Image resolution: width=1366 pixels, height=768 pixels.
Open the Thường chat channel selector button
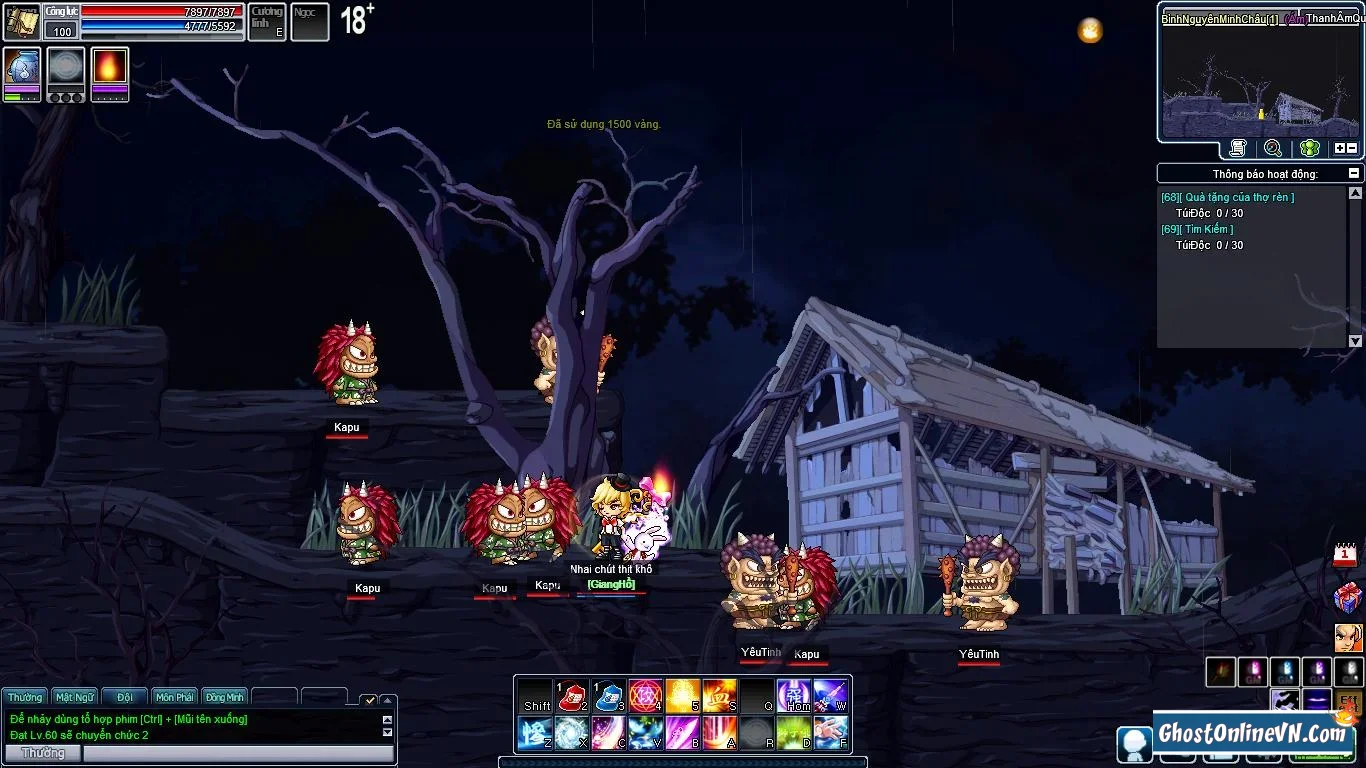pos(43,753)
